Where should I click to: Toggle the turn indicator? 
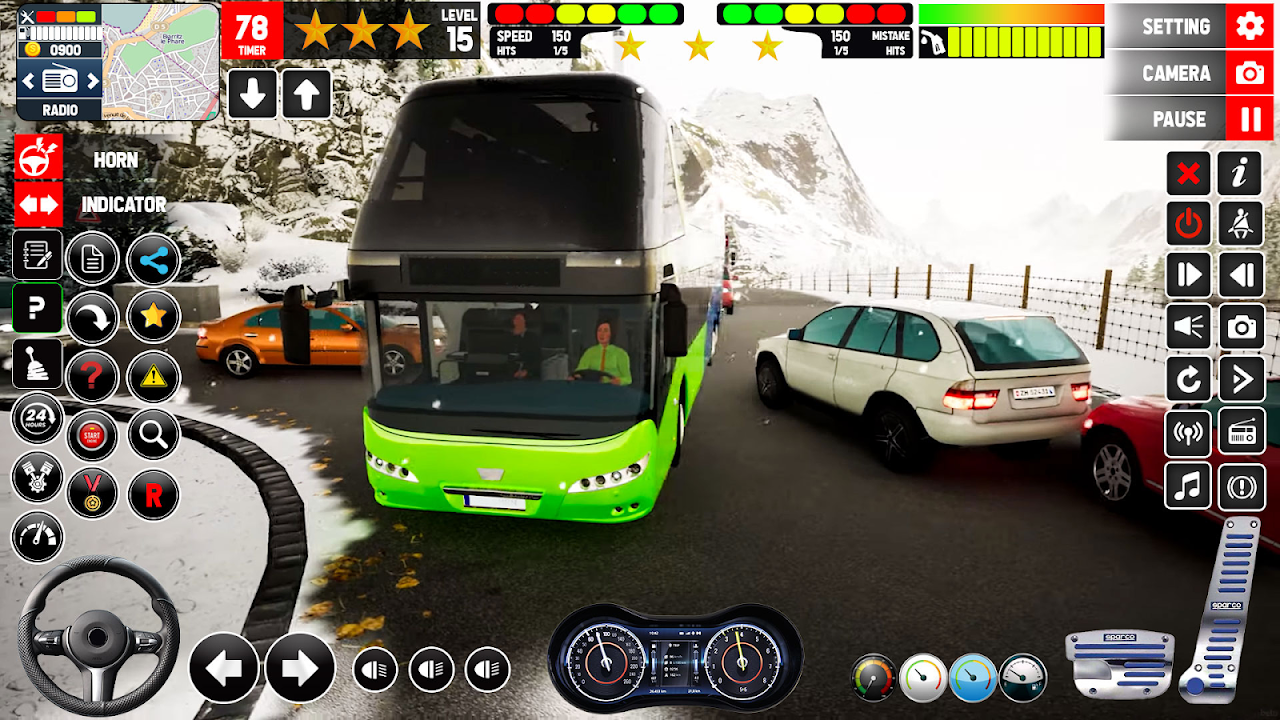39,205
